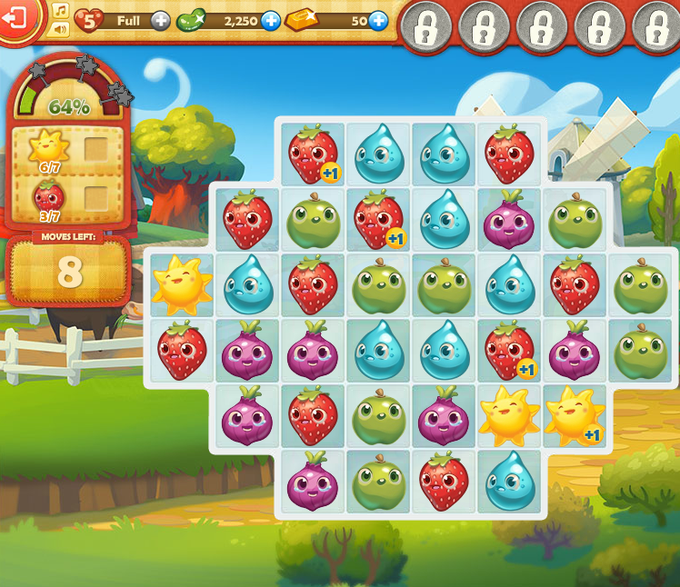Add lives with the grey plus button
680x587 pixels.
click(x=160, y=20)
